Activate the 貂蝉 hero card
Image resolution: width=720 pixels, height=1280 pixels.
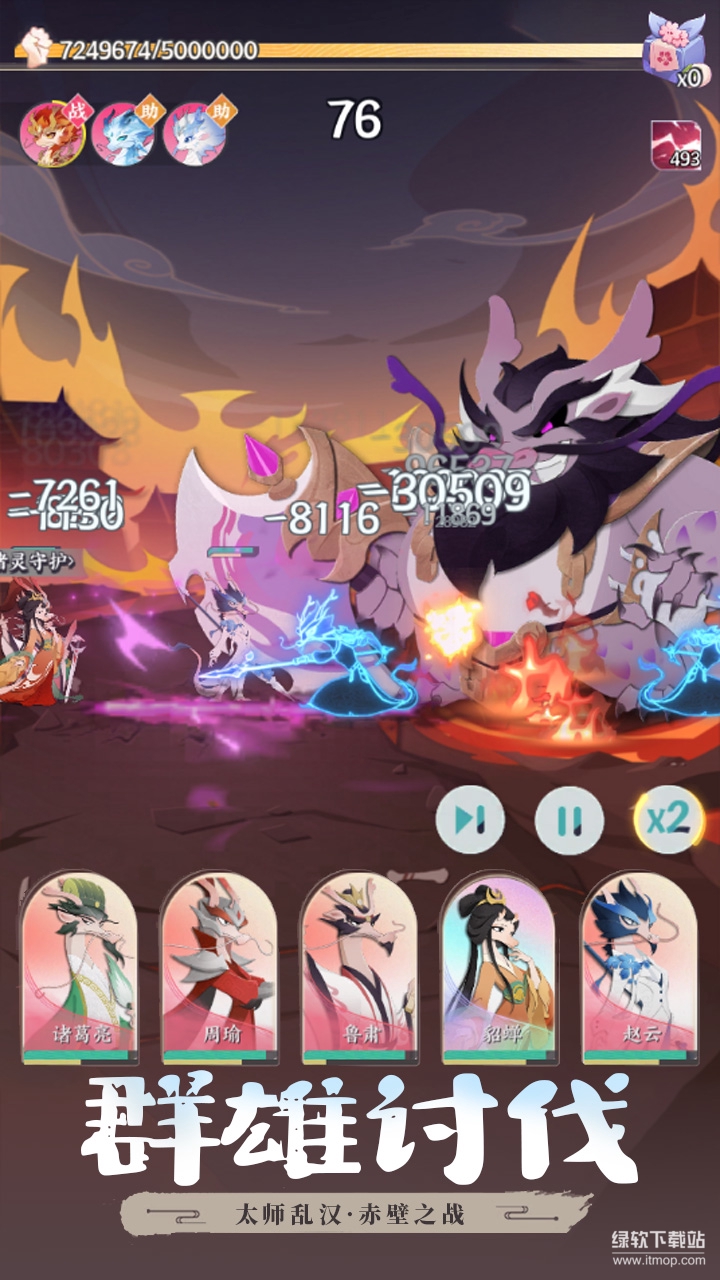[499, 967]
